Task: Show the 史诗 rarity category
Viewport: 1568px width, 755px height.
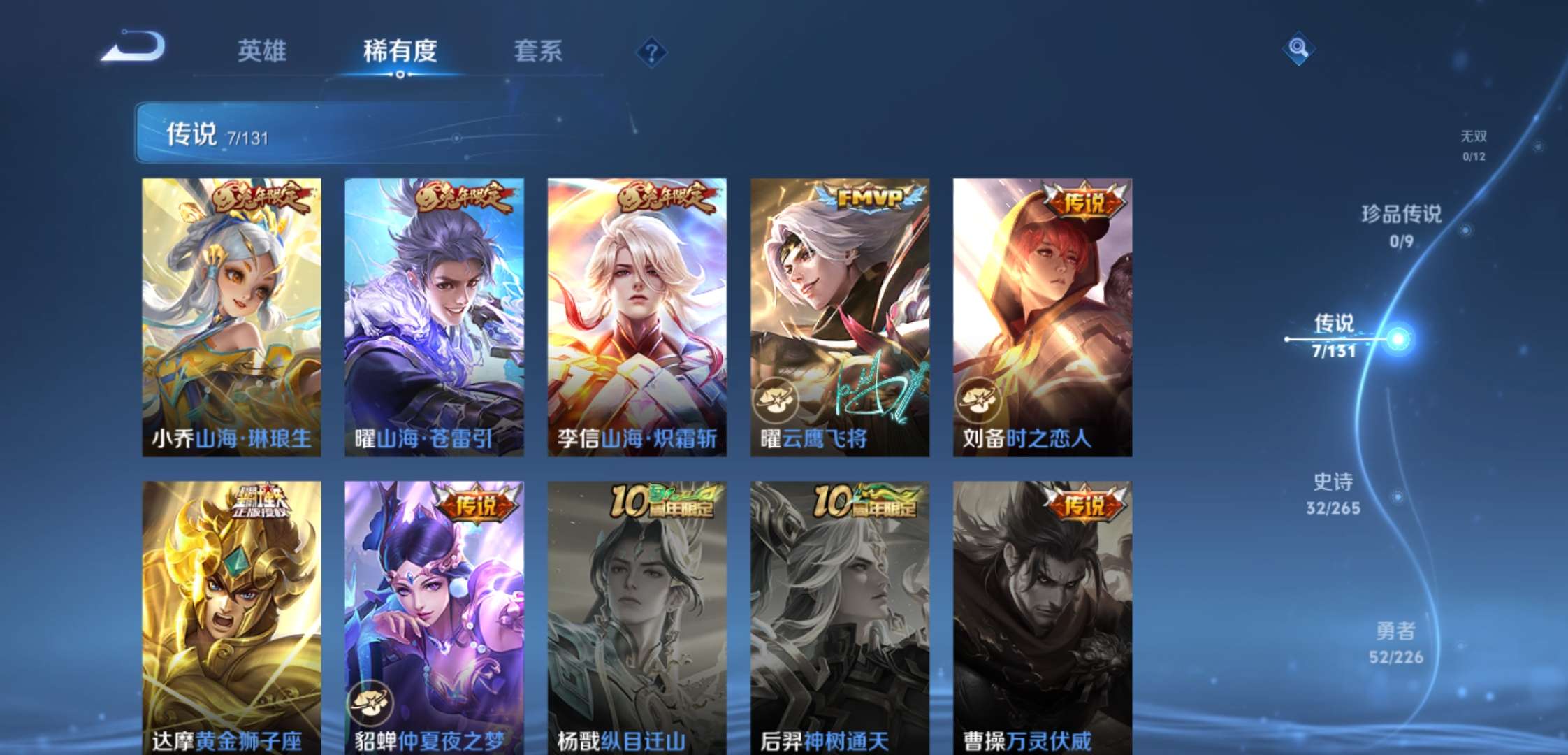Action: pyautogui.click(x=1333, y=494)
